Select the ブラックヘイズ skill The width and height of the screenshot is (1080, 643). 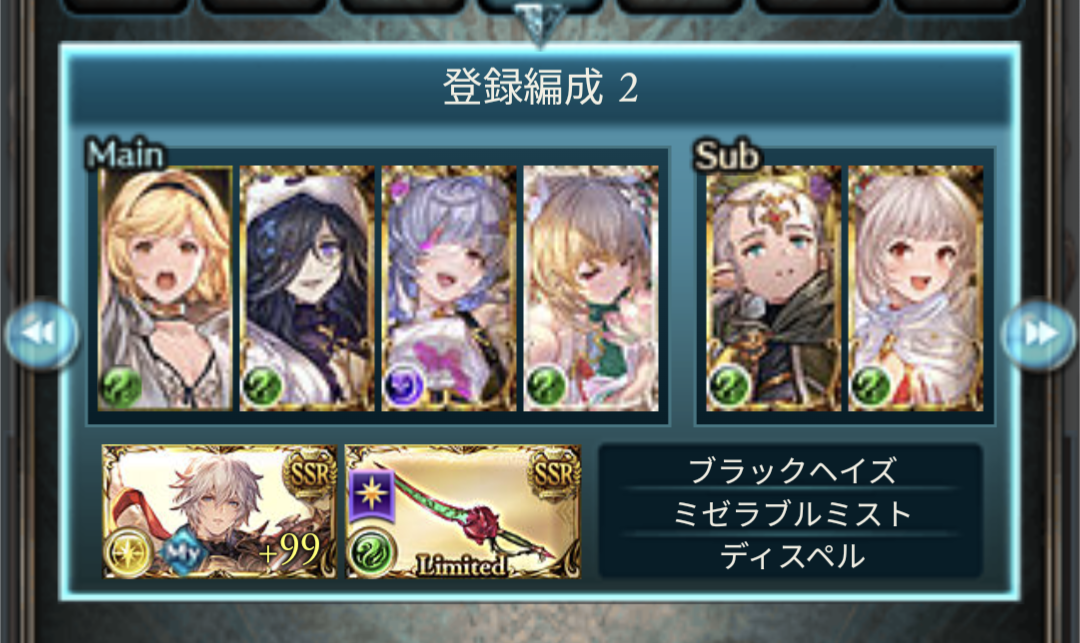pos(791,469)
